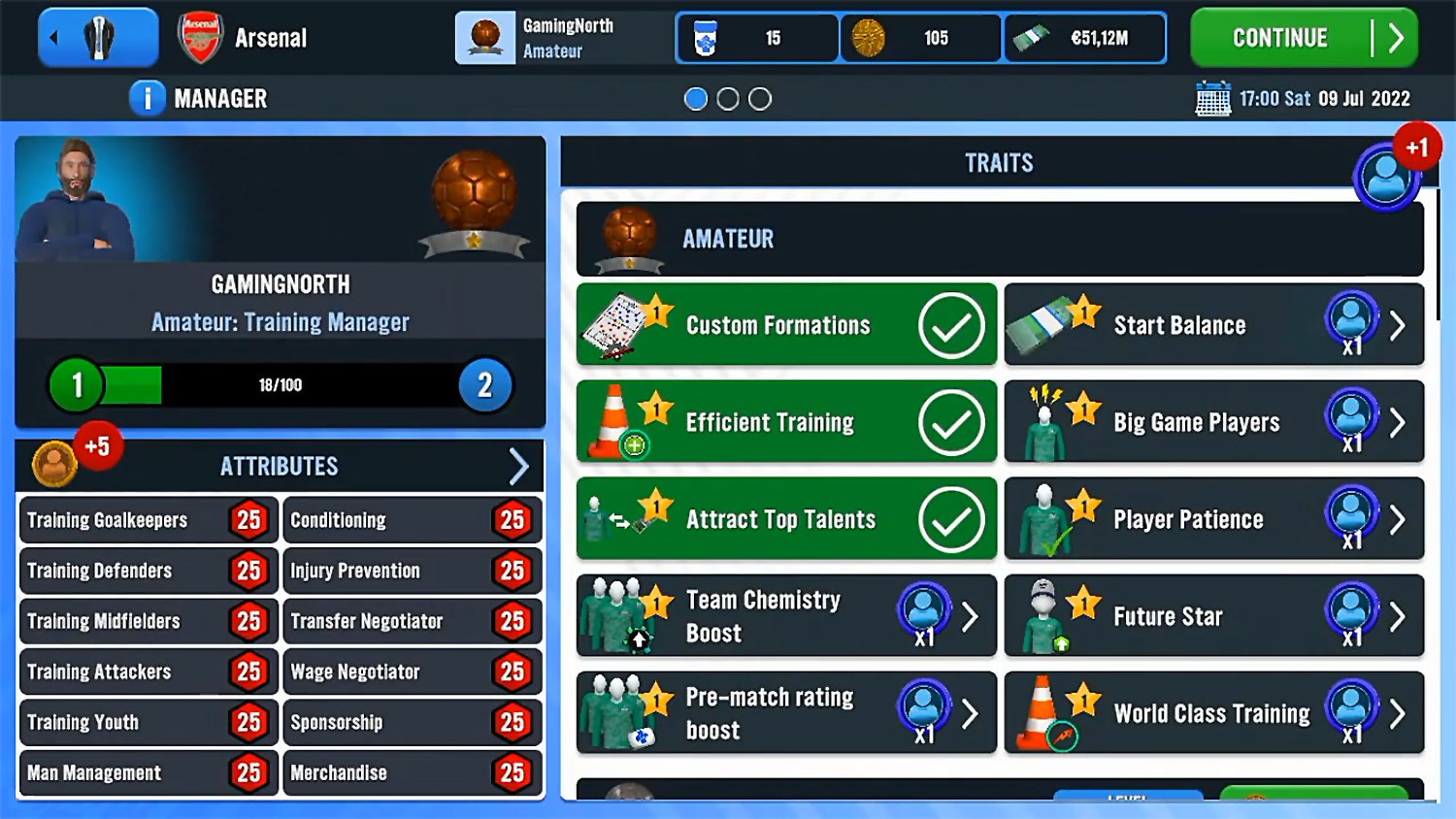This screenshot has width=1456, height=819.
Task: Open the manager jersey icon top left
Action: click(97, 36)
